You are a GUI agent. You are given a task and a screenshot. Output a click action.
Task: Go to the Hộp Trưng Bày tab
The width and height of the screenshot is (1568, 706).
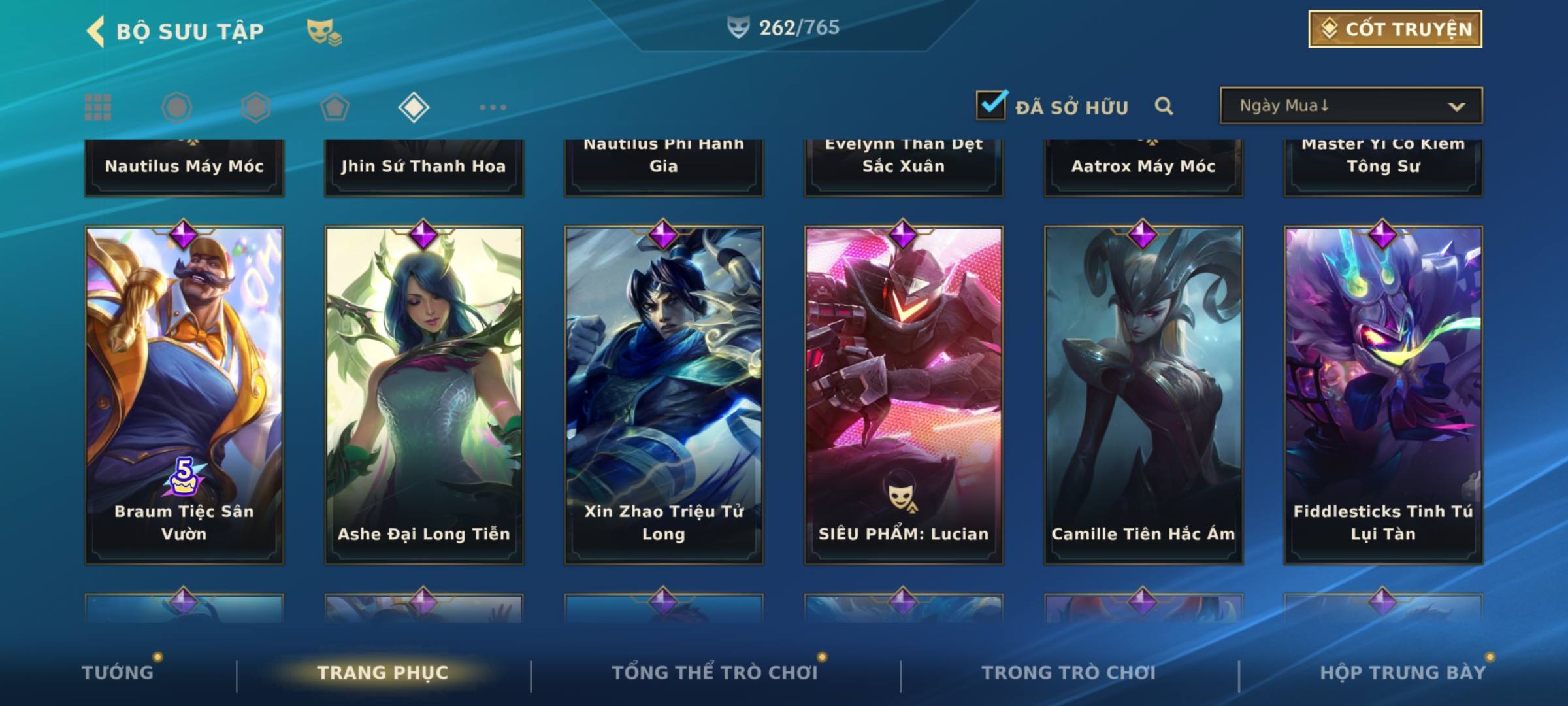(x=1403, y=672)
